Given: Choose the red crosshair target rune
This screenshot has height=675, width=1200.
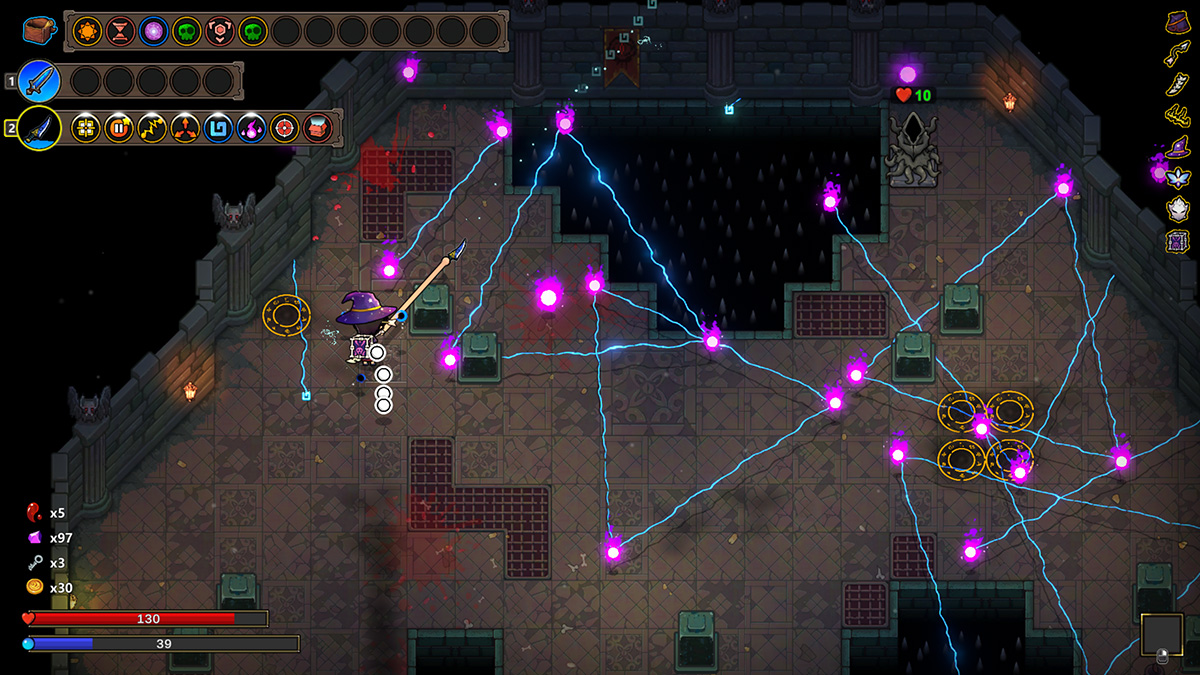Looking at the screenshot, I should point(285,128).
